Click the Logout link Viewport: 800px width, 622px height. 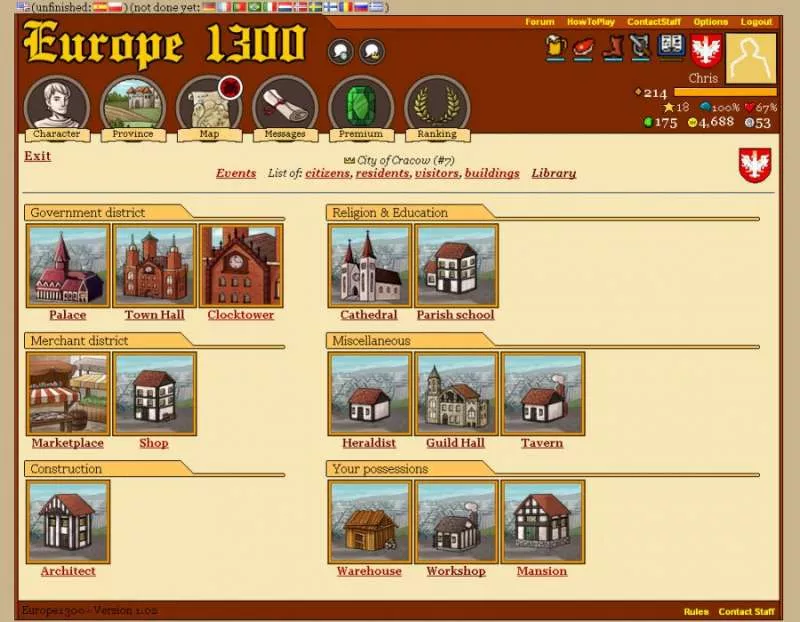pos(756,22)
